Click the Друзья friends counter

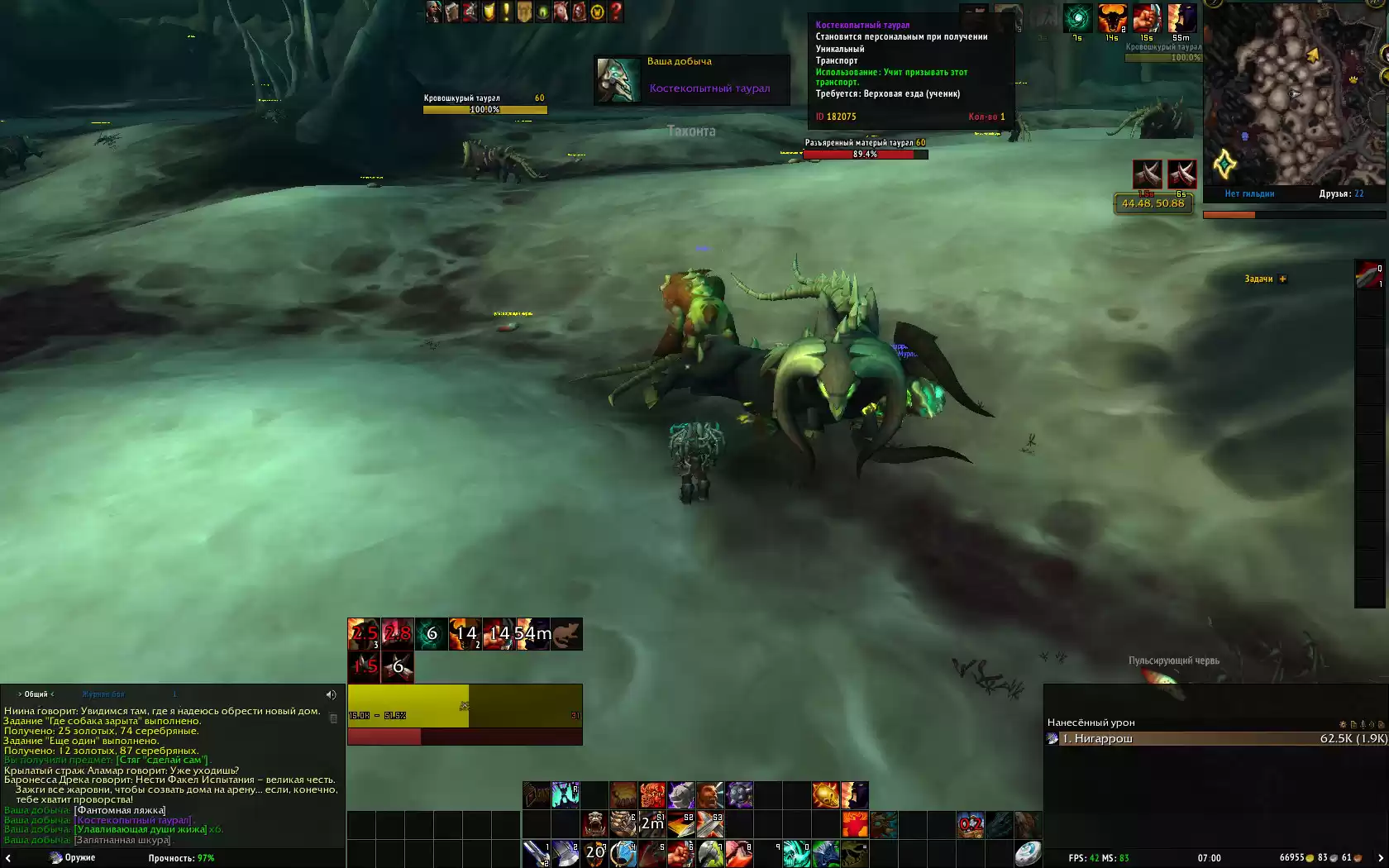tap(1341, 193)
